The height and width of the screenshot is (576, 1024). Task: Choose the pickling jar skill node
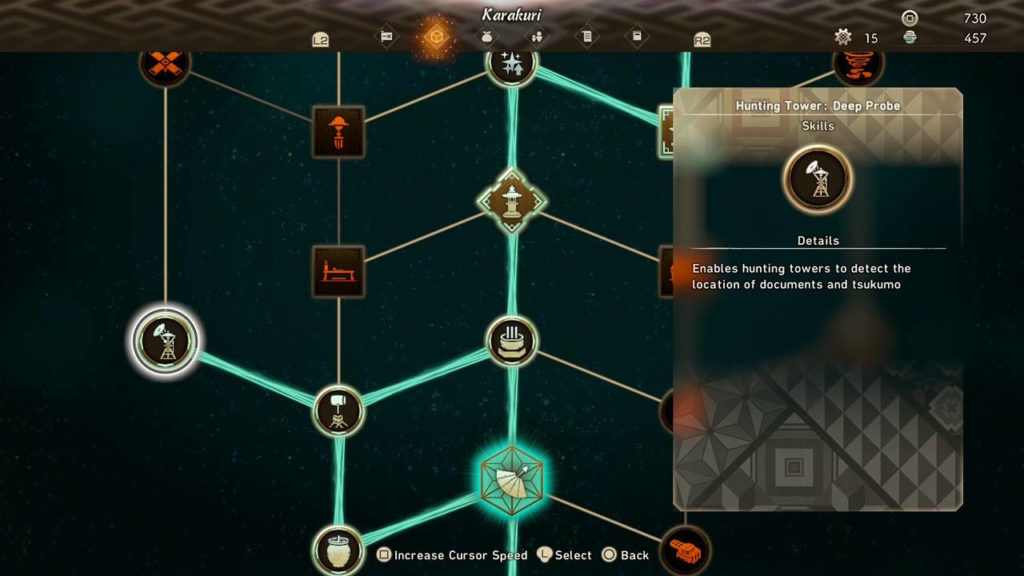(x=338, y=549)
